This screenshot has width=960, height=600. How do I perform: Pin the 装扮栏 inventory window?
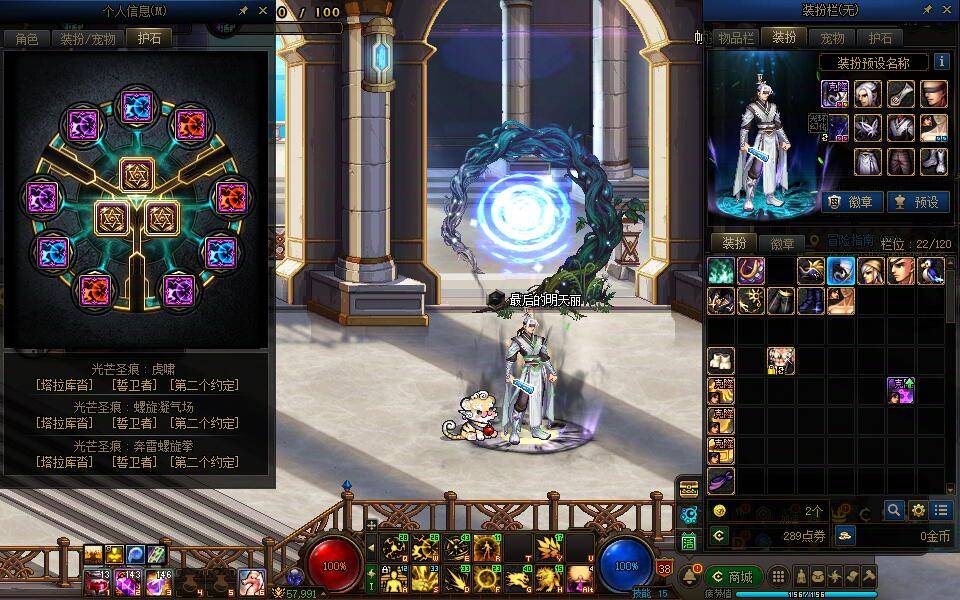[x=925, y=11]
